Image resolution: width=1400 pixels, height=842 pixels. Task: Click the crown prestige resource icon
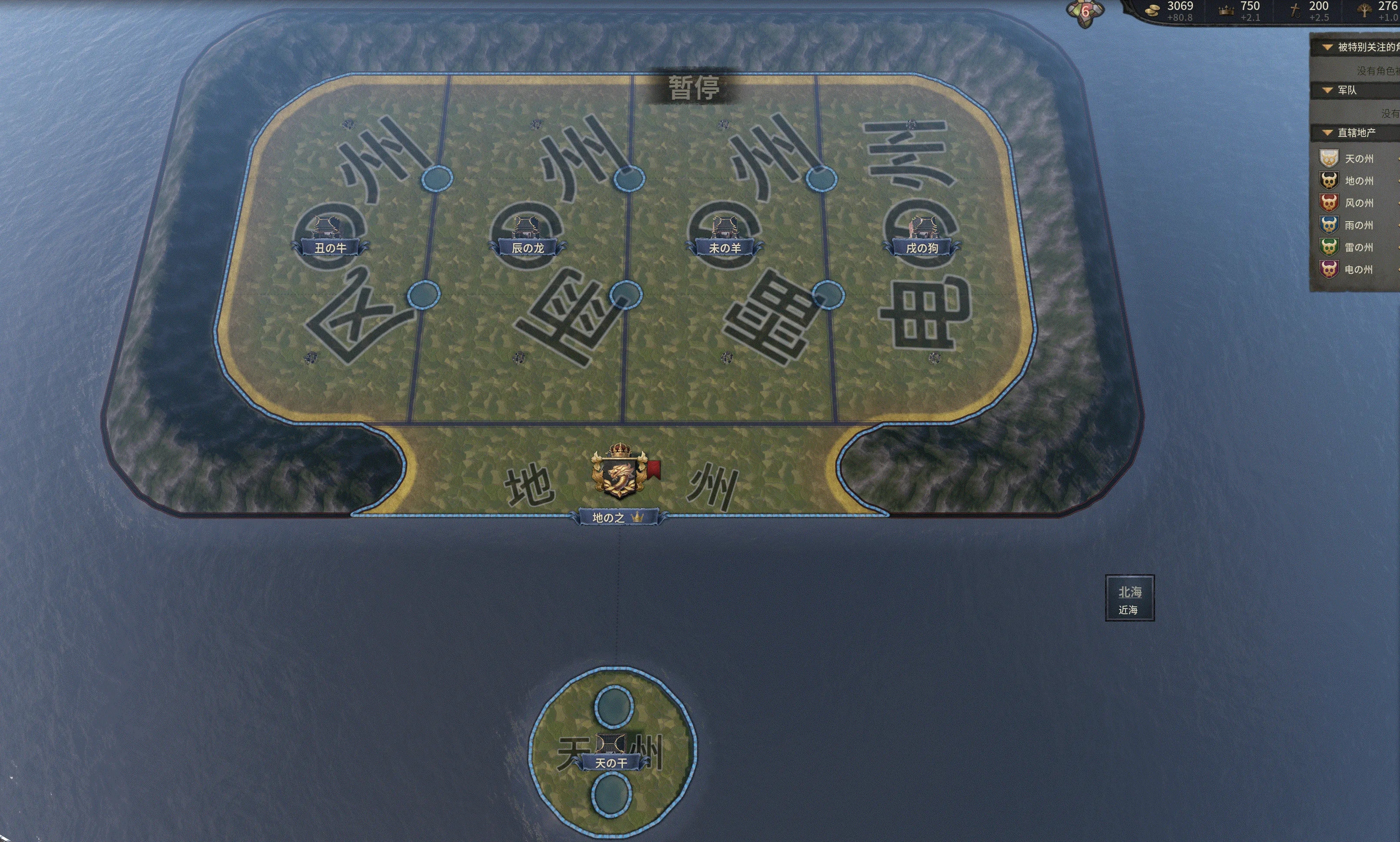point(1226,10)
